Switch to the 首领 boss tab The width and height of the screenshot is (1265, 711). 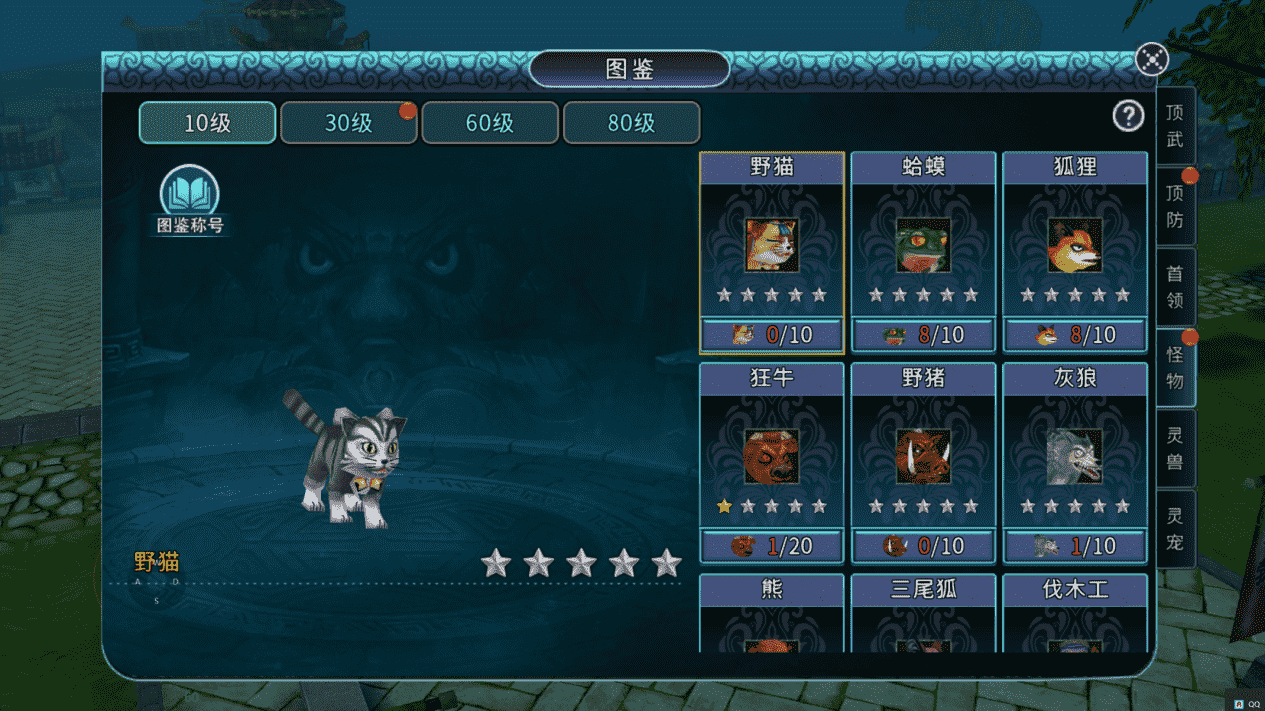coord(1175,288)
